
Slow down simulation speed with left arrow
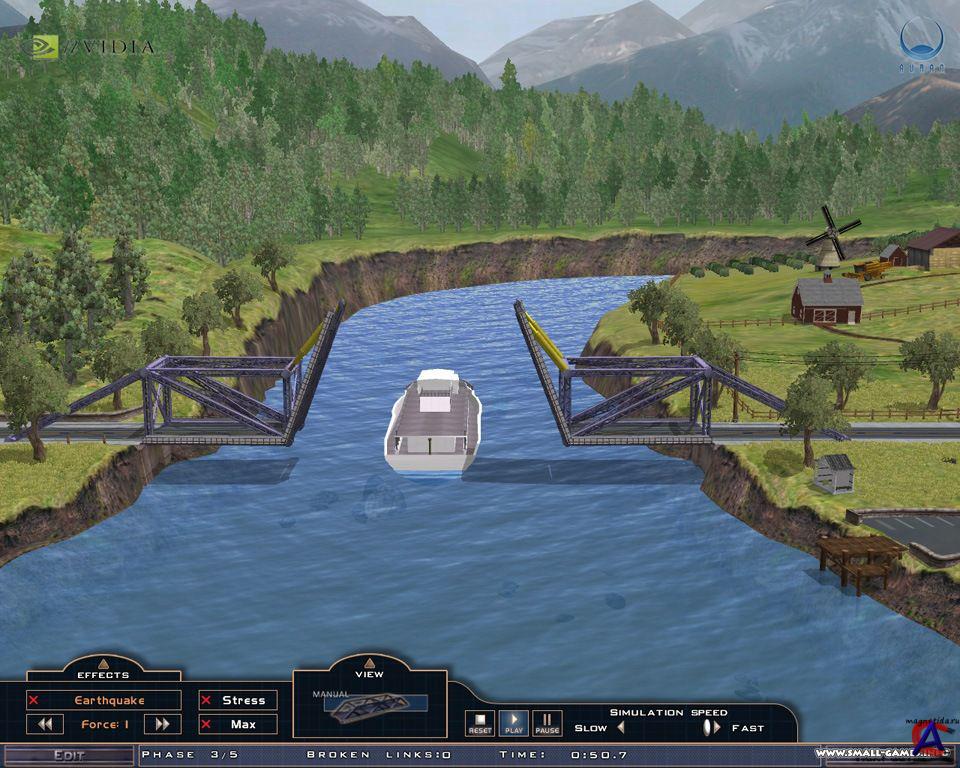[x=620, y=727]
